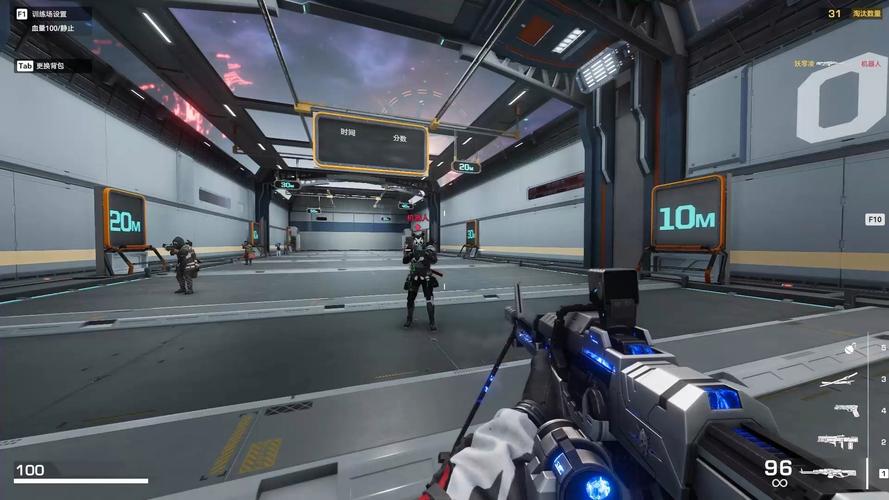The image size is (889, 500).
Task: Choose the submachine gun in slot 2
Action: (x=837, y=441)
